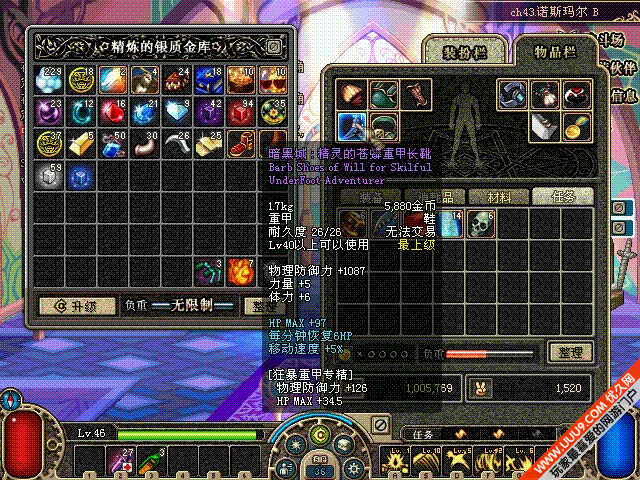Pick the gold bar stack in vault
The height and width of the screenshot is (480, 640).
[x=81, y=144]
